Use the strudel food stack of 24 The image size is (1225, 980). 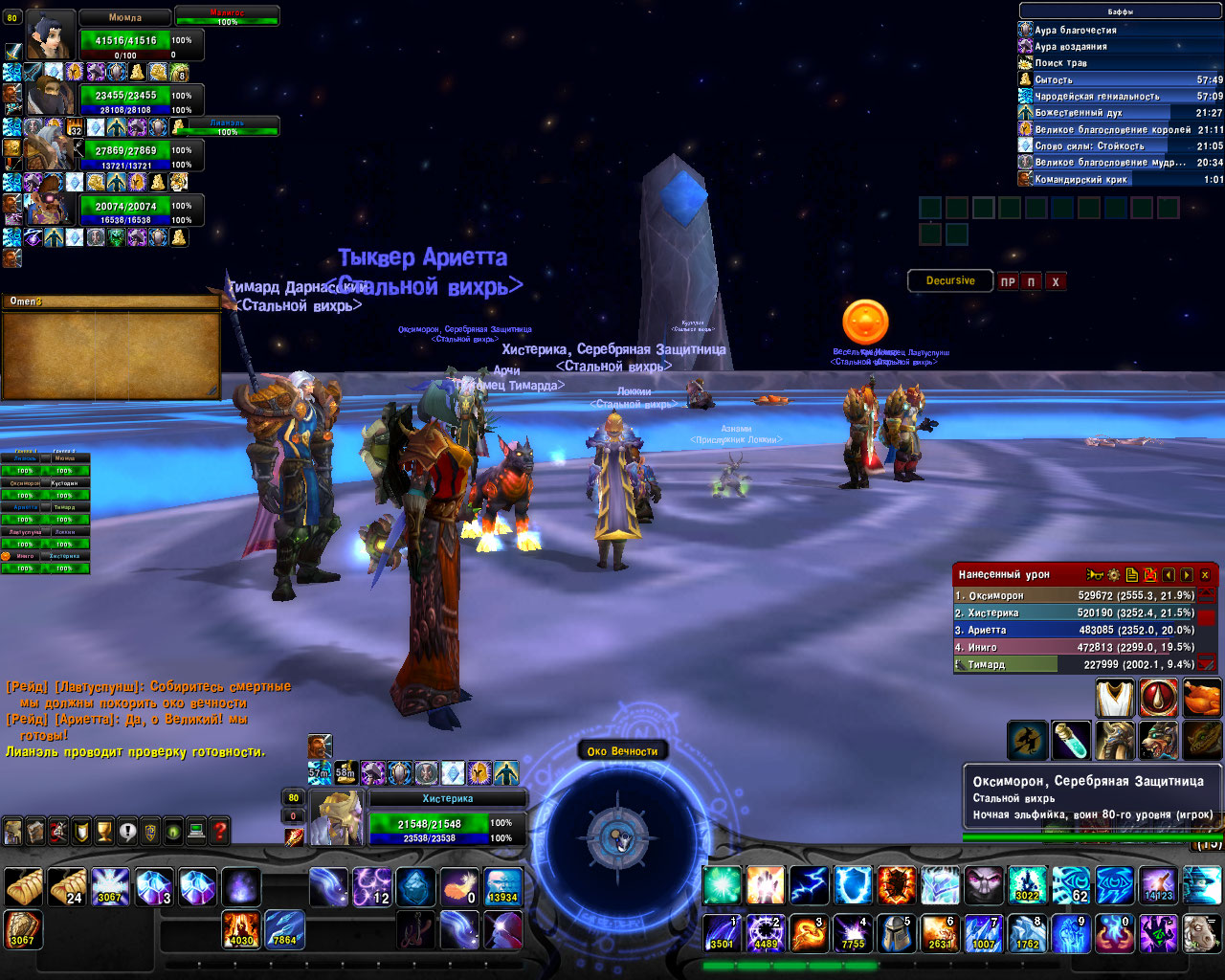(x=67, y=887)
